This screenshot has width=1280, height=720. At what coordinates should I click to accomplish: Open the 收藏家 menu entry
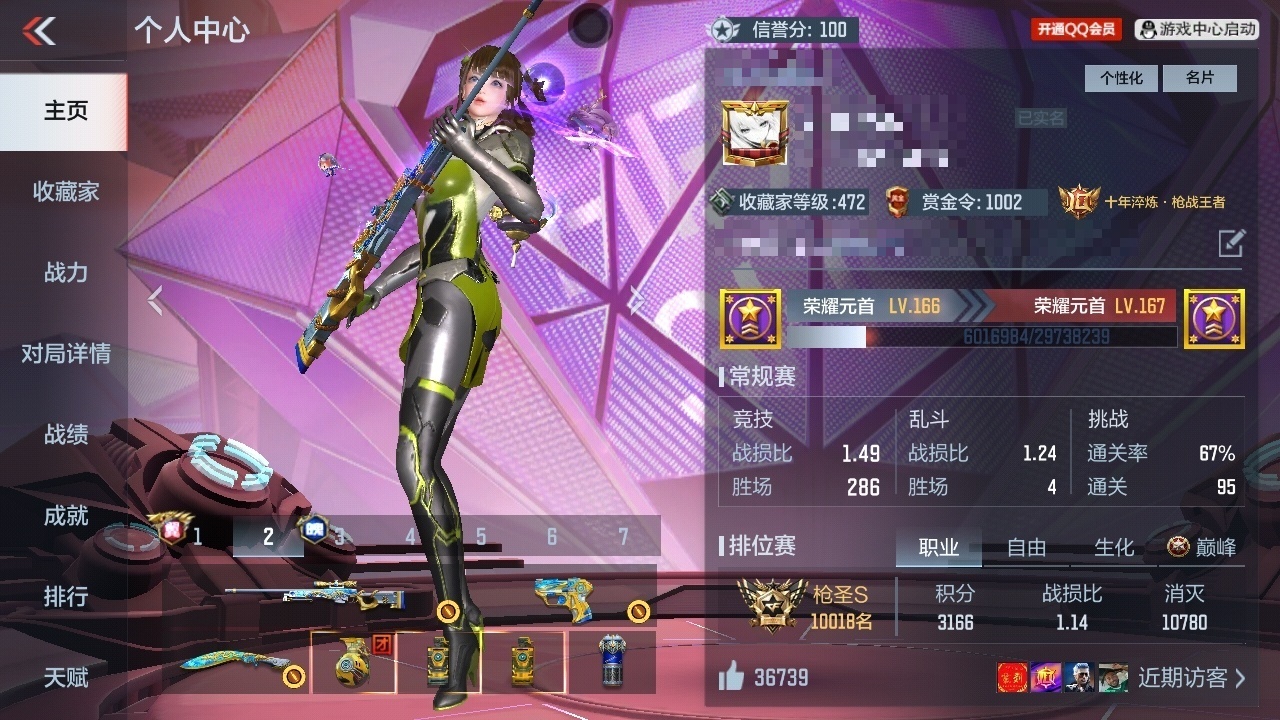[x=65, y=192]
